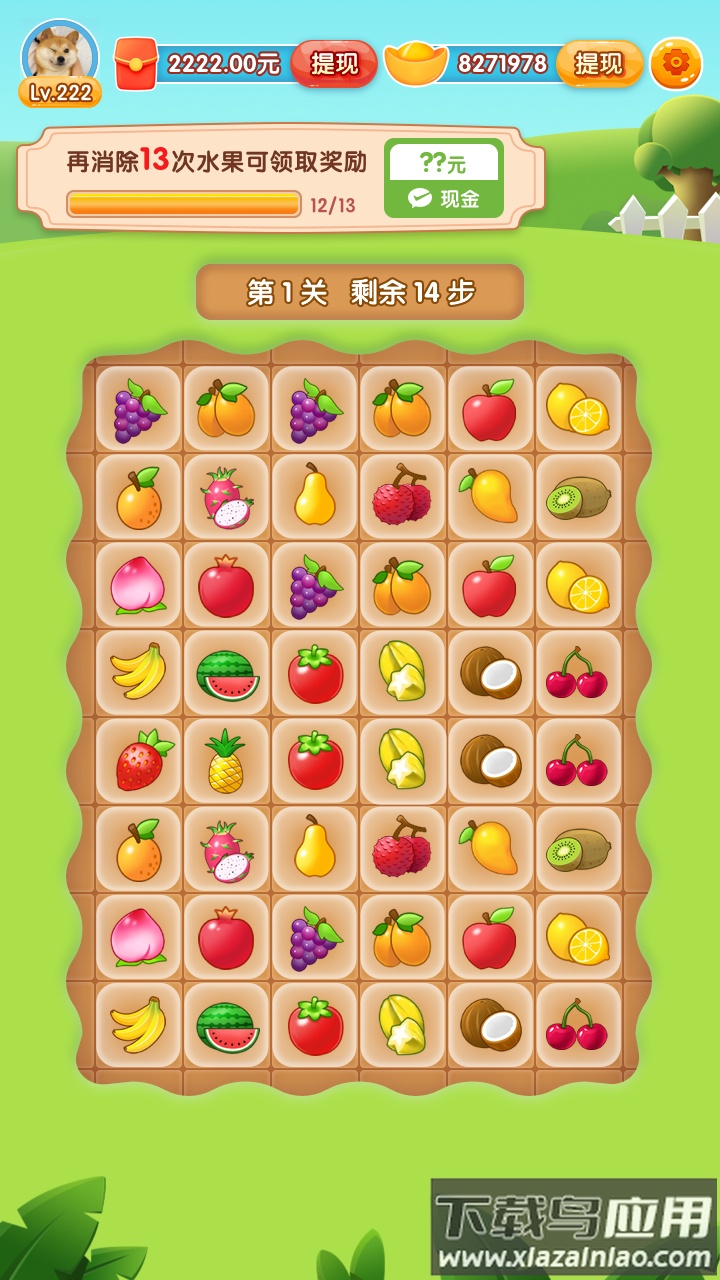Click the red envelope icon
The image size is (720, 1280).
pyautogui.click(x=136, y=64)
